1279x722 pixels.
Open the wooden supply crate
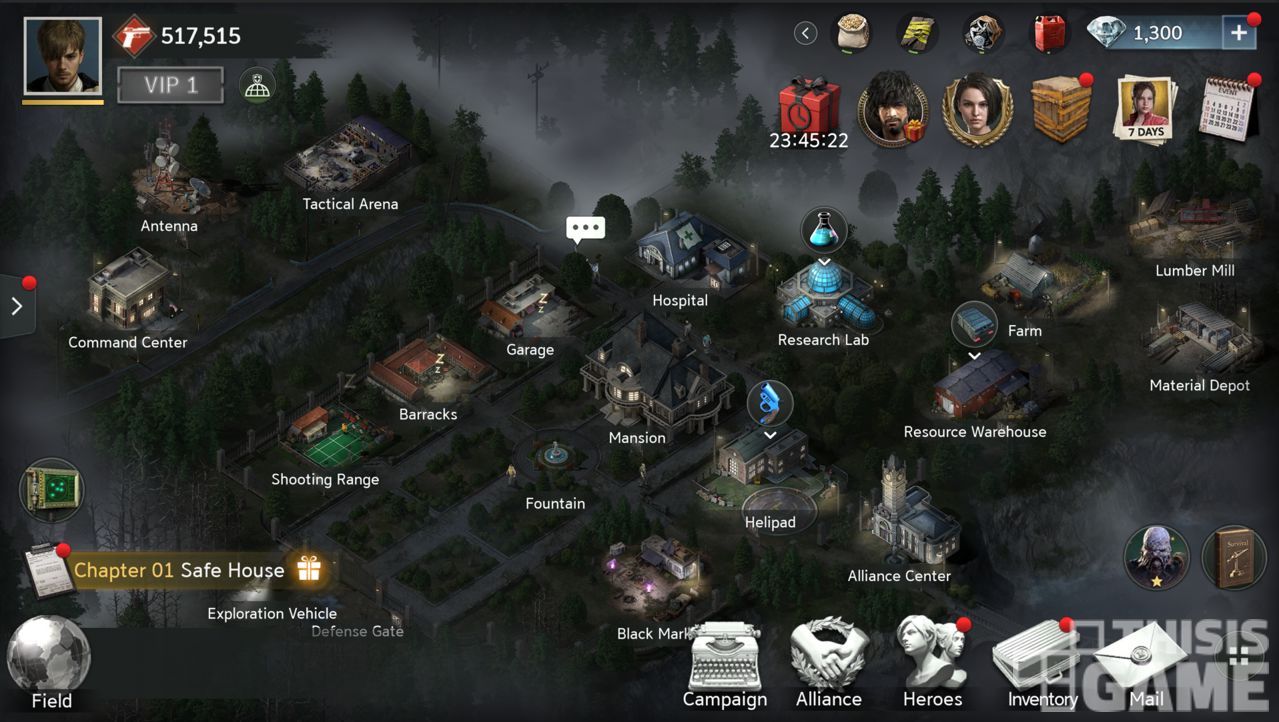(x=1061, y=108)
